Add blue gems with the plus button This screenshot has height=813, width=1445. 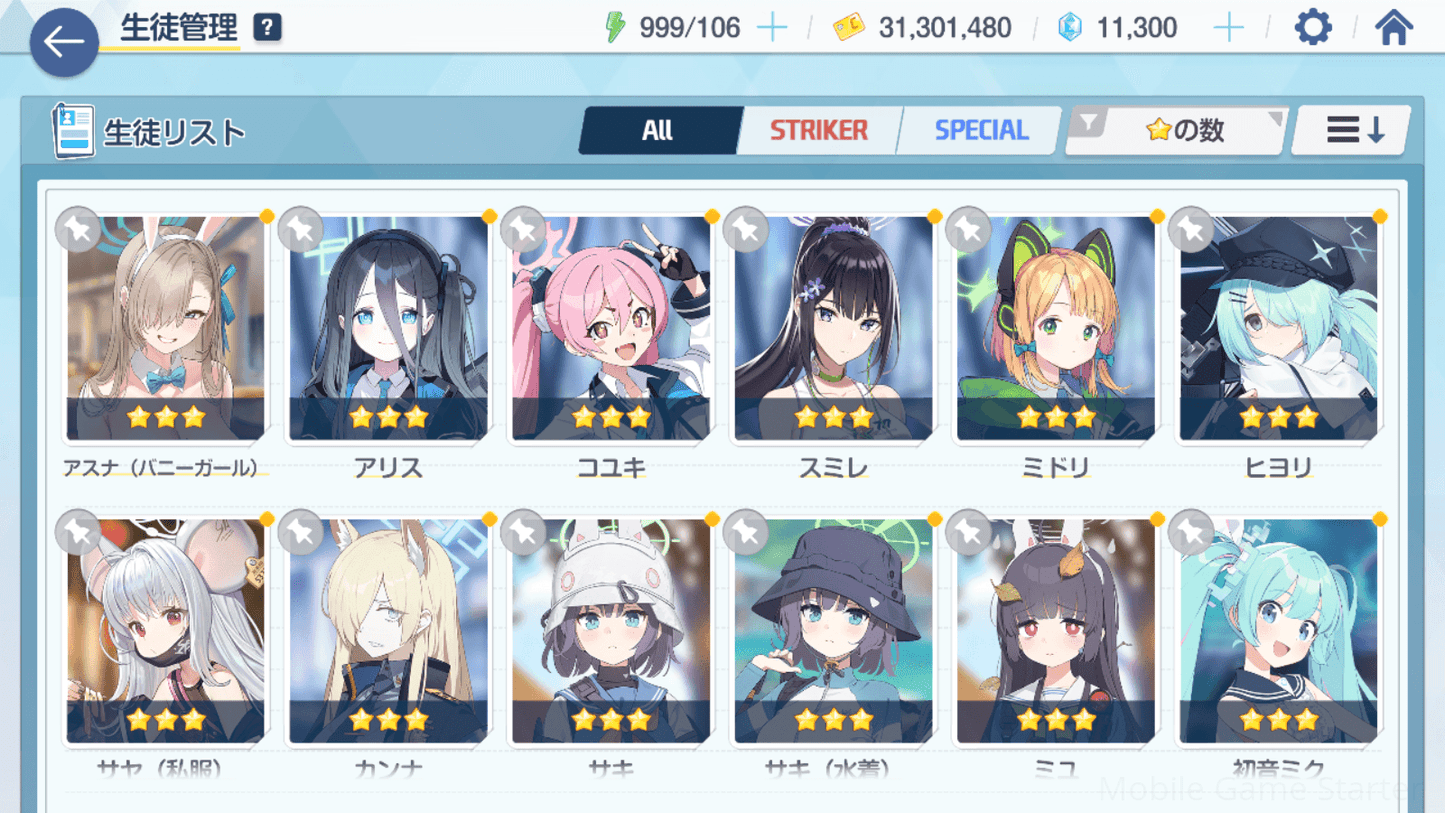[x=1228, y=28]
